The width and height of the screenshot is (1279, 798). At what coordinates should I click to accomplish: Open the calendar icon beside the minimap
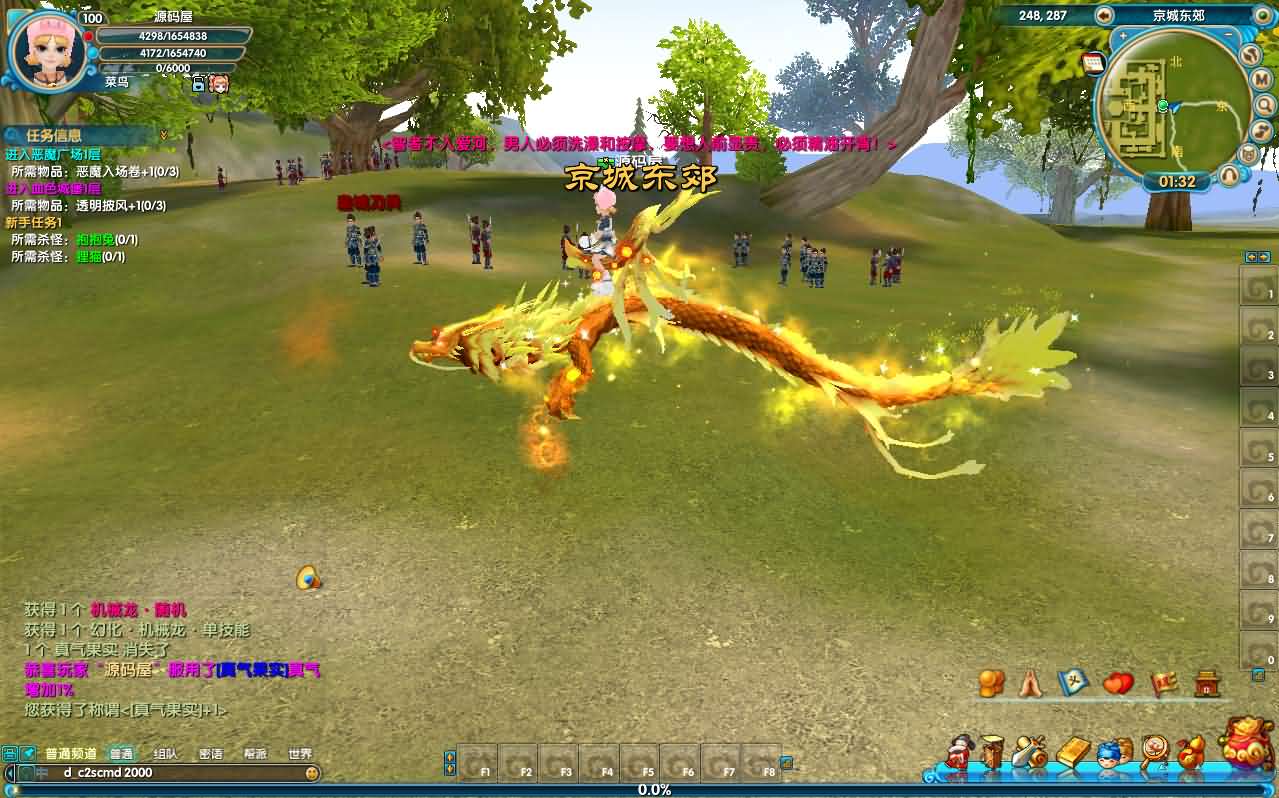tap(1093, 63)
